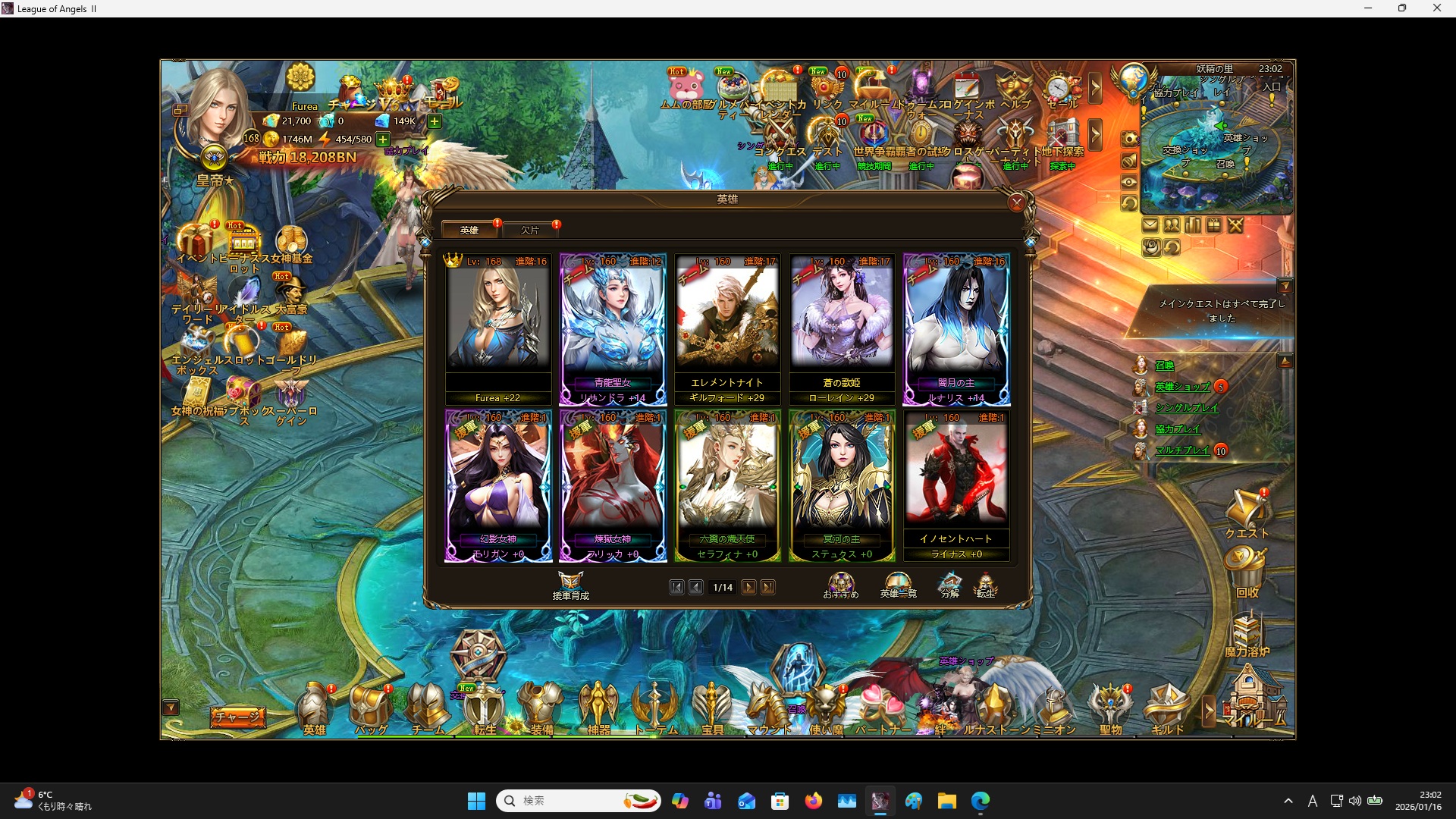Open the mail icon on the right panel

click(x=1150, y=225)
